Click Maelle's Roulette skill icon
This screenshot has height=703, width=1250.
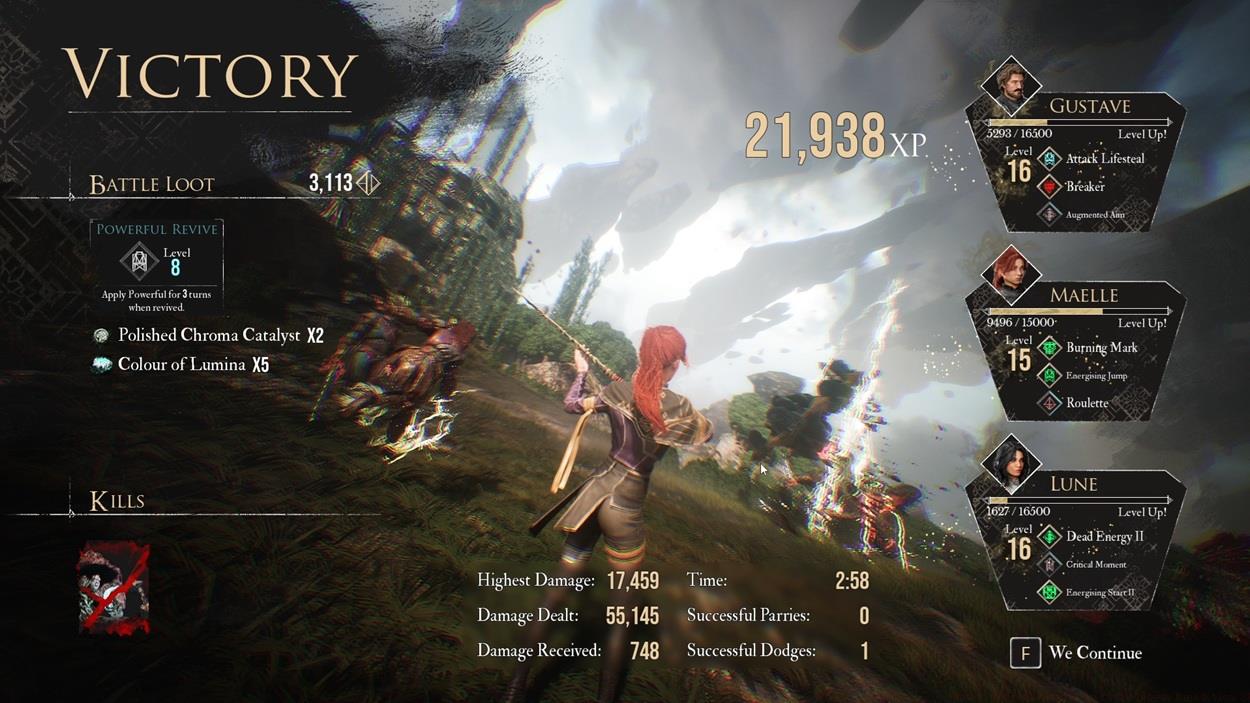[1050, 403]
